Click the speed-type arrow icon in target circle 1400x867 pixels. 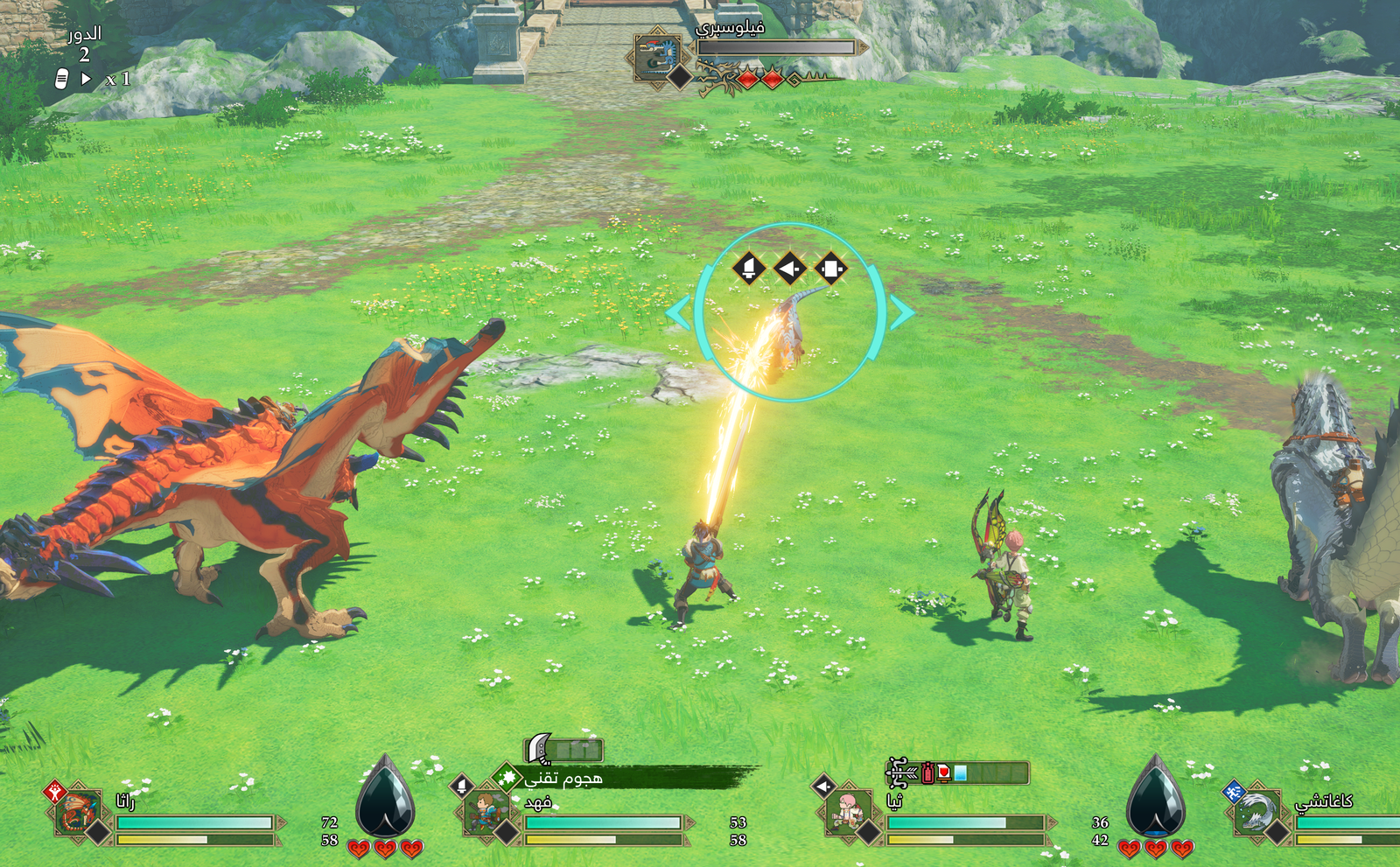792,269
